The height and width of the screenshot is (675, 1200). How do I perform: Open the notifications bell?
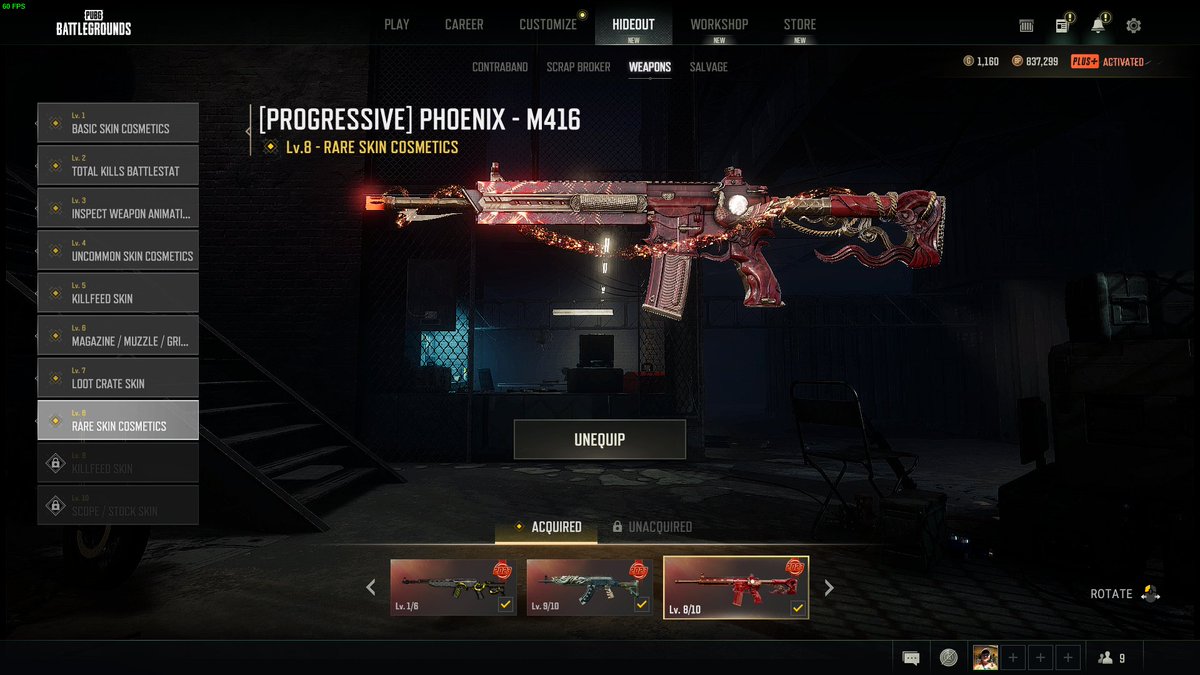click(x=1098, y=26)
